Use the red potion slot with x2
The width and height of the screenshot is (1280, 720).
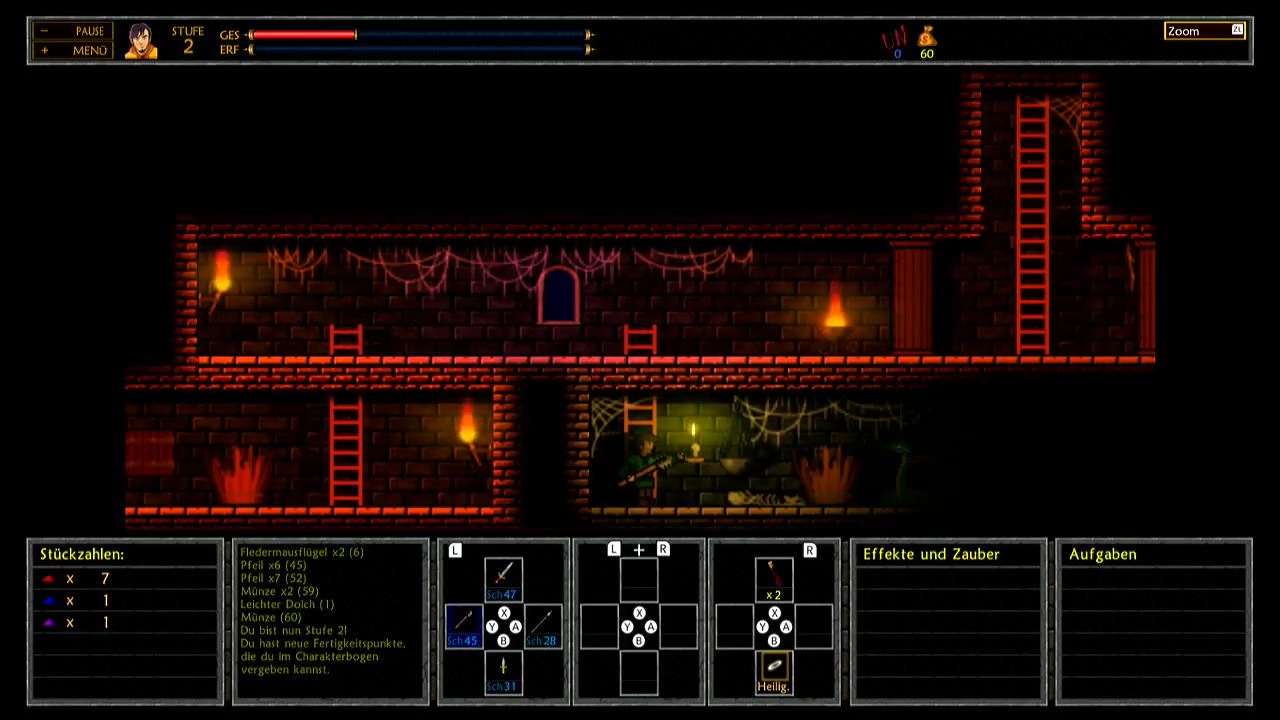(773, 579)
